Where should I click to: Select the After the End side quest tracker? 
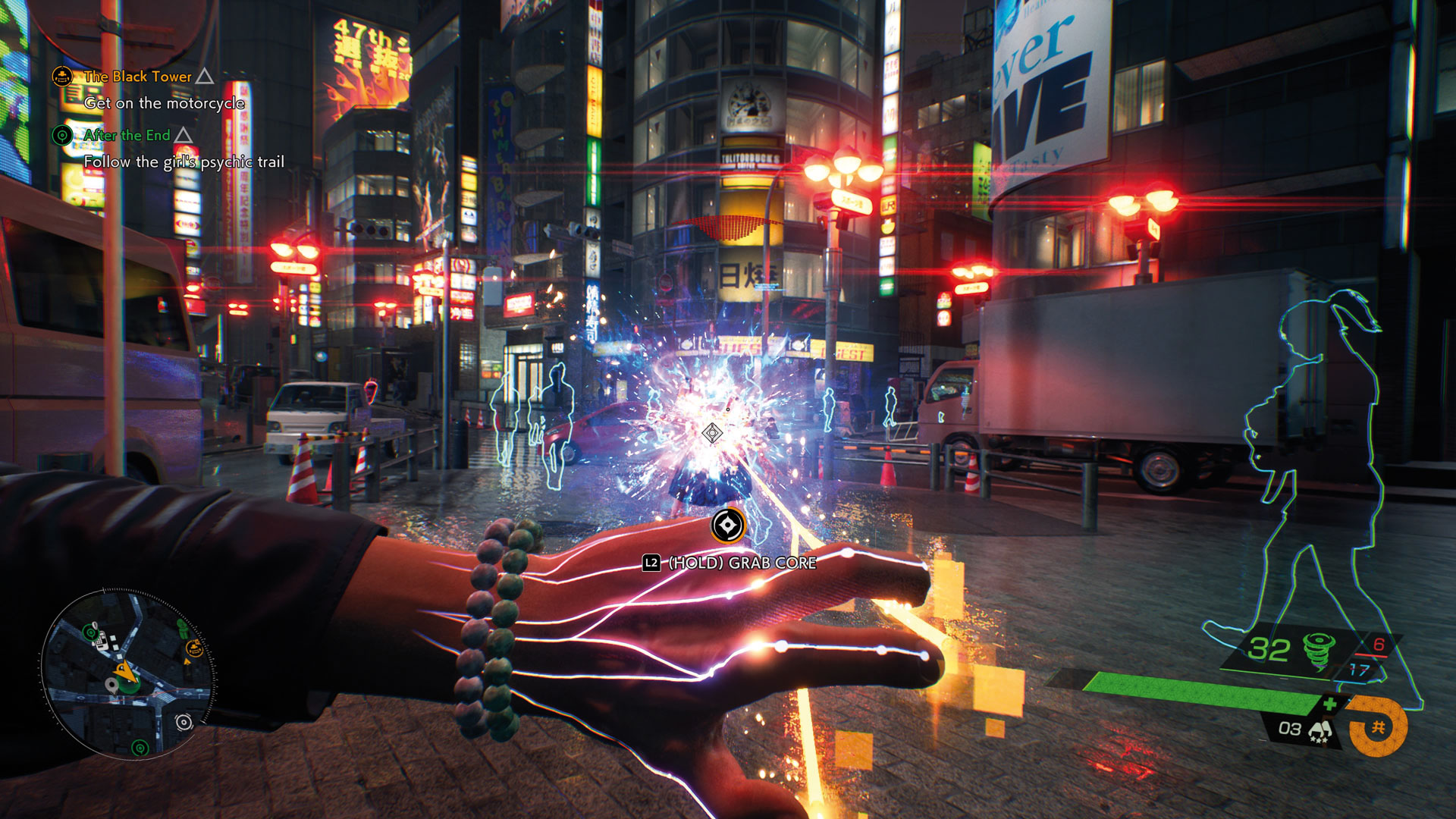pos(127,135)
